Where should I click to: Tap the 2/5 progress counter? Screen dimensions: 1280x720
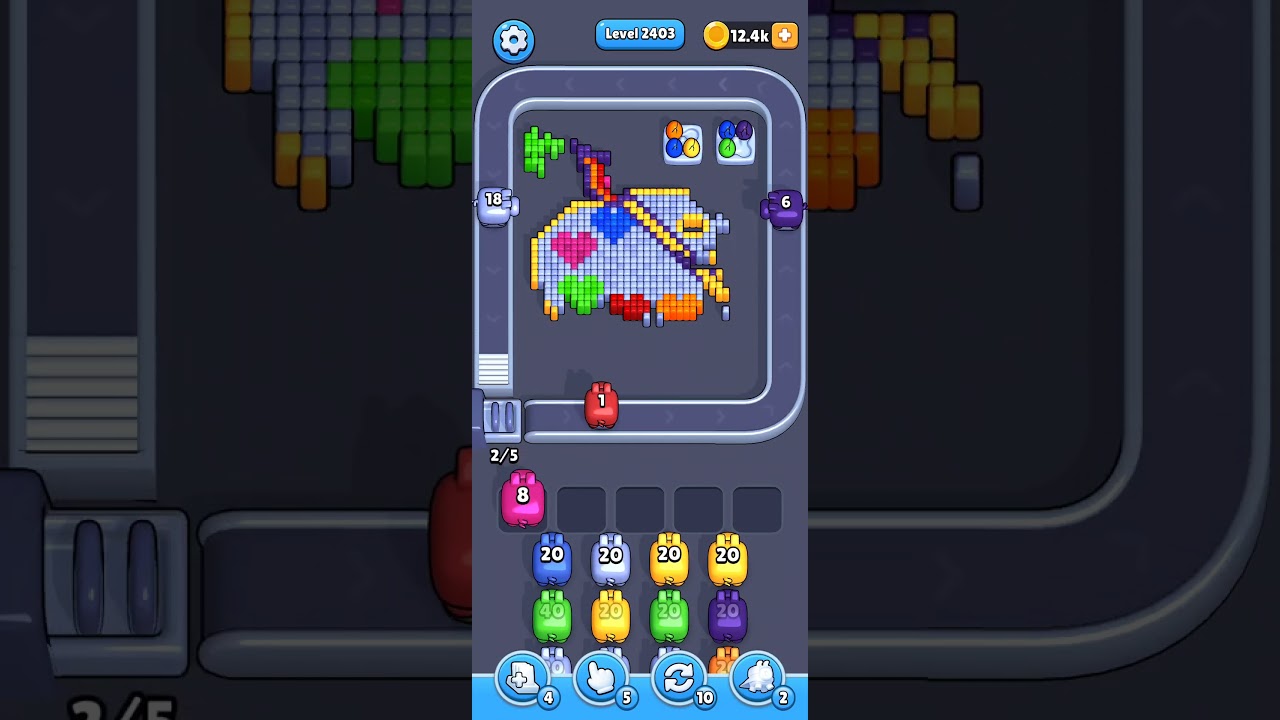click(503, 456)
